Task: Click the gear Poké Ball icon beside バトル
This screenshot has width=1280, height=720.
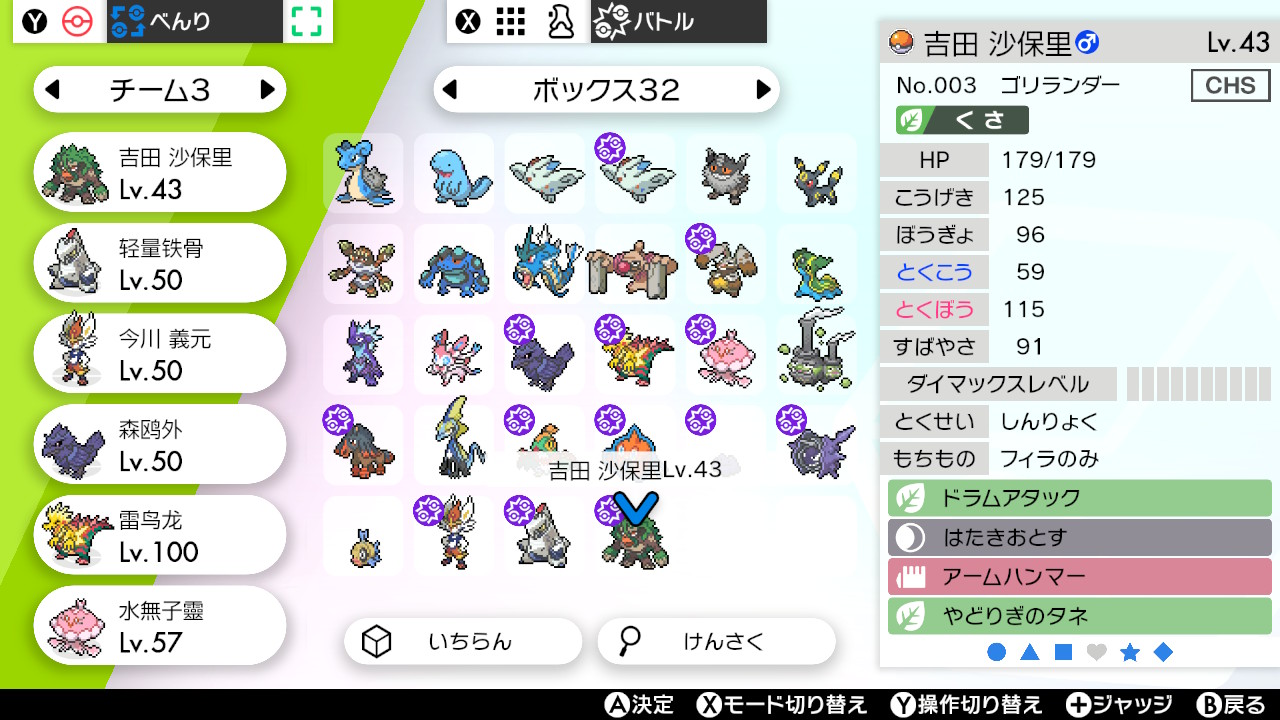Action: point(610,20)
